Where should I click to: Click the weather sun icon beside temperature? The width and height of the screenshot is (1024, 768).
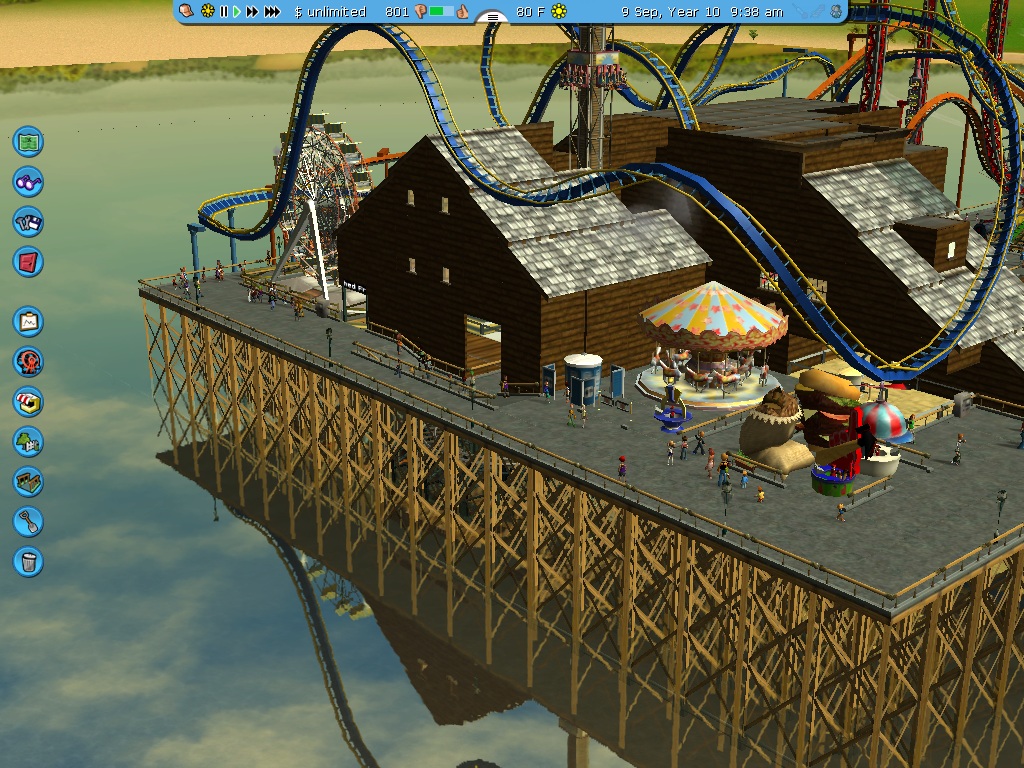coord(559,12)
